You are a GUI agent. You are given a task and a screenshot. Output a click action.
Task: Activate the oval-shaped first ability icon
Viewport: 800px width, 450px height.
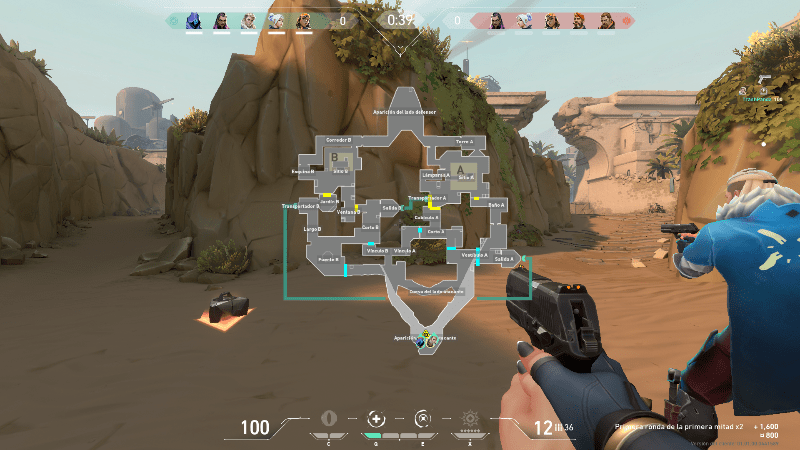point(328,418)
